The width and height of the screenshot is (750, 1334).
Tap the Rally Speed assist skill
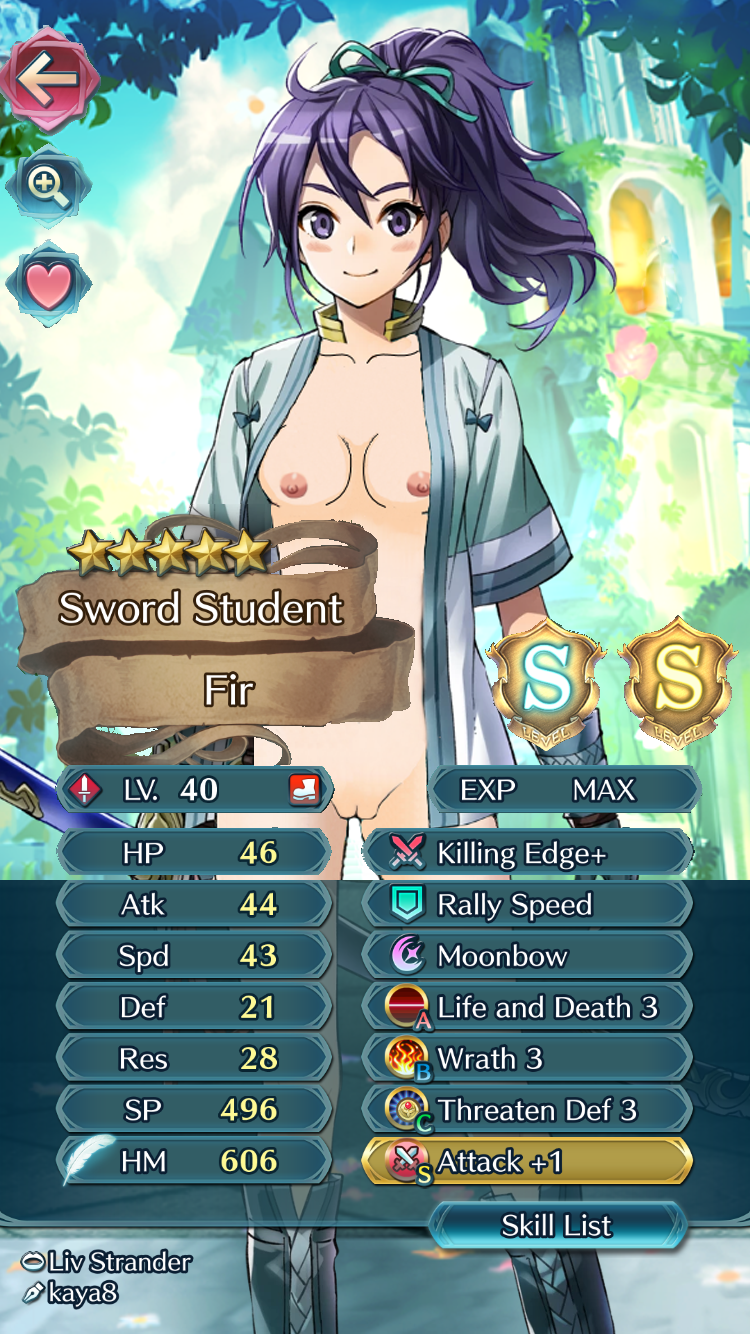pos(528,905)
